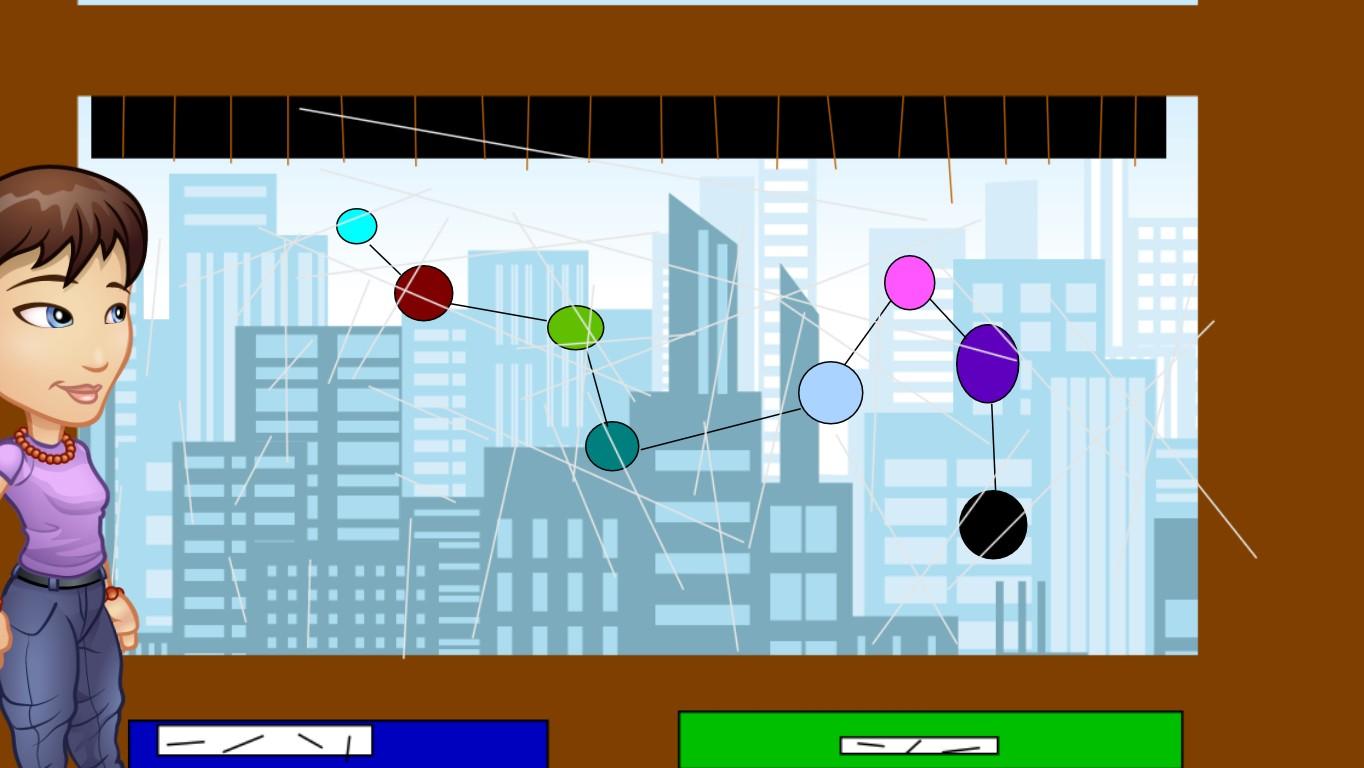The height and width of the screenshot is (768, 1364).
Task: Click the purple node
Action: point(988,366)
